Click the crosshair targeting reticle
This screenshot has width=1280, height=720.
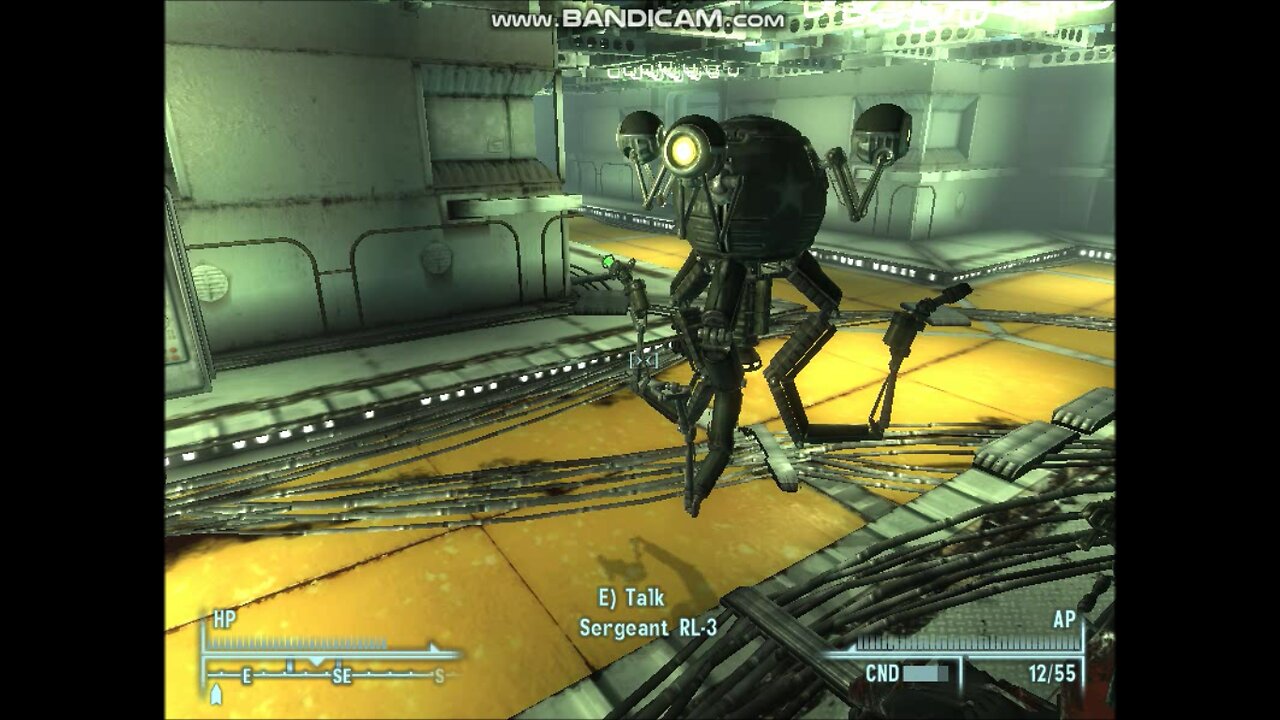643,362
